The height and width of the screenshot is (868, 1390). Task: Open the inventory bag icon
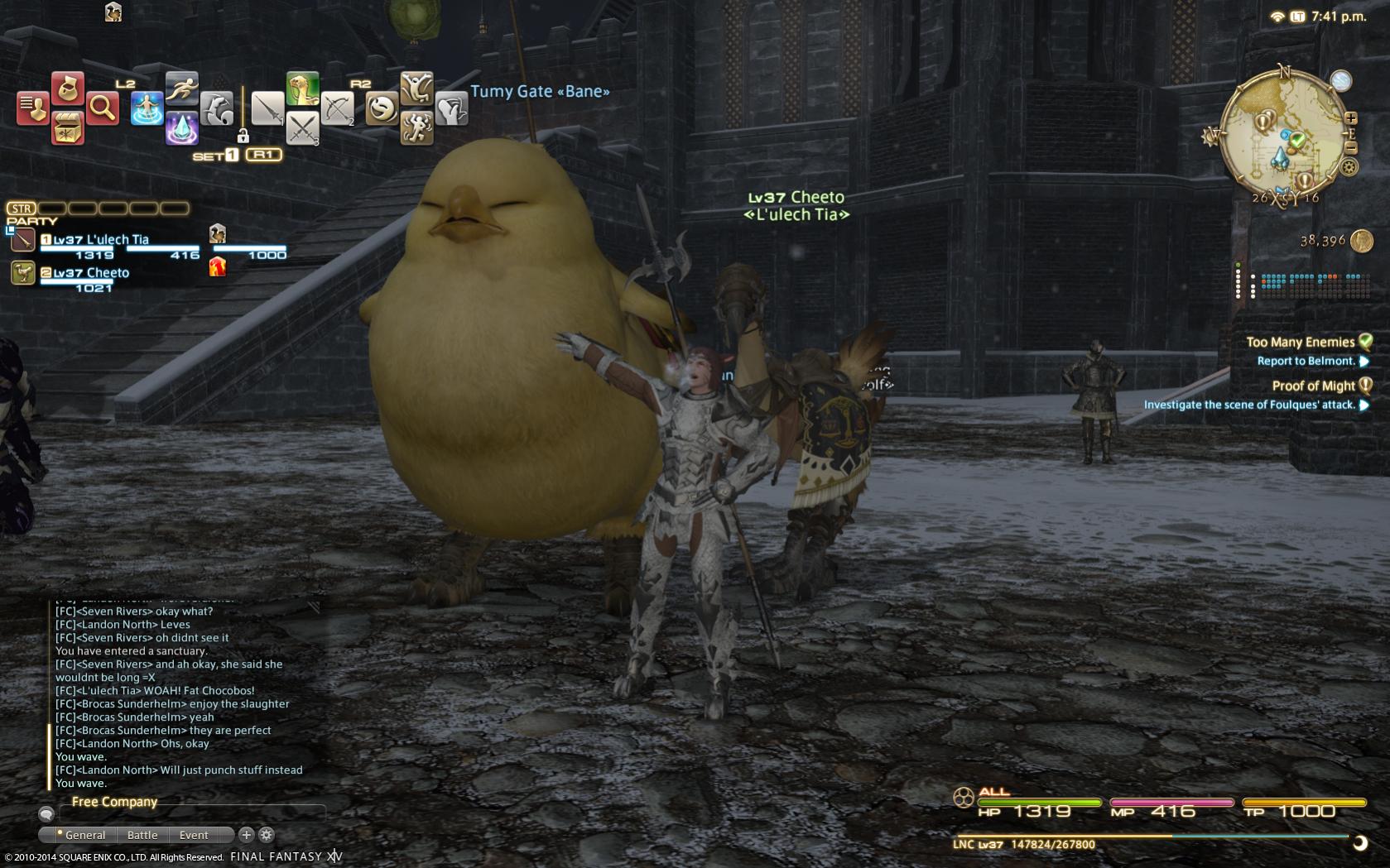coord(68,88)
